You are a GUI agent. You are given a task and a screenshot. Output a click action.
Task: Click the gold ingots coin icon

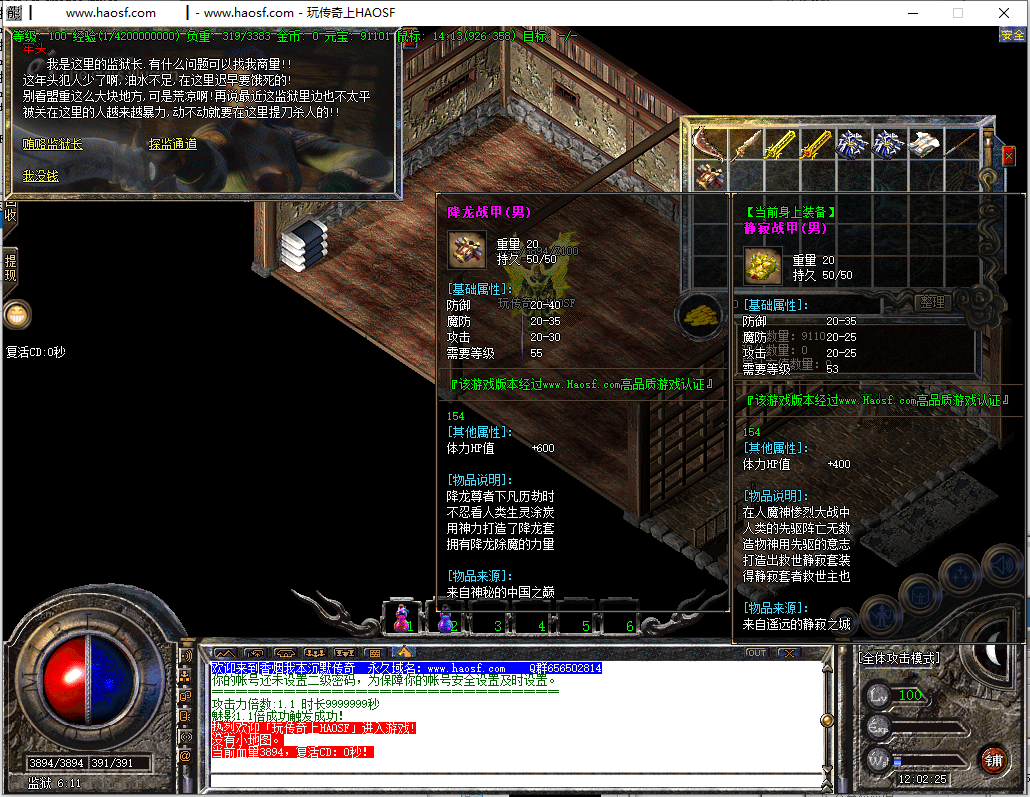pos(701,314)
